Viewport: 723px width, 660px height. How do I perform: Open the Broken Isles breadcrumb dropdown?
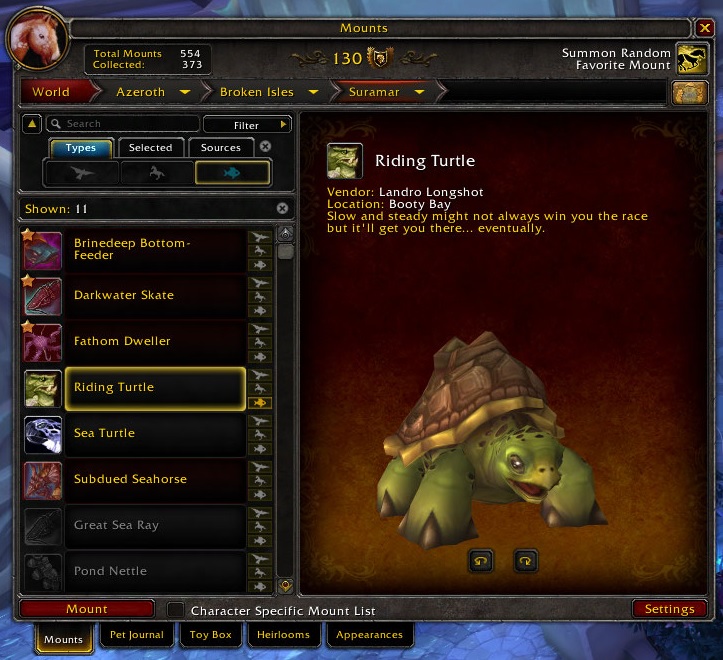(x=314, y=92)
